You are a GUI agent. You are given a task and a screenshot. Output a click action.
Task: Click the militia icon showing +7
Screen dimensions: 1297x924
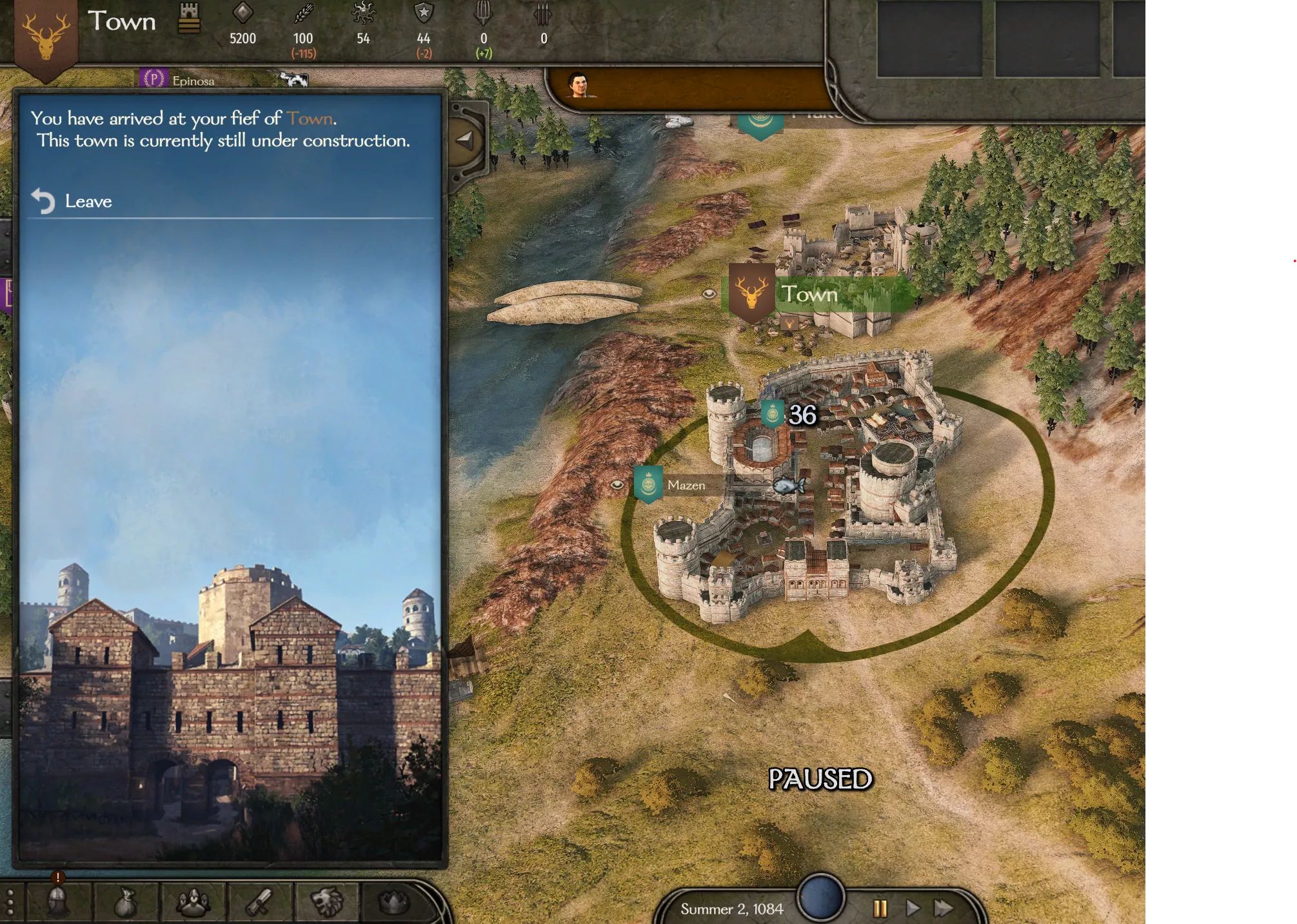(x=484, y=11)
